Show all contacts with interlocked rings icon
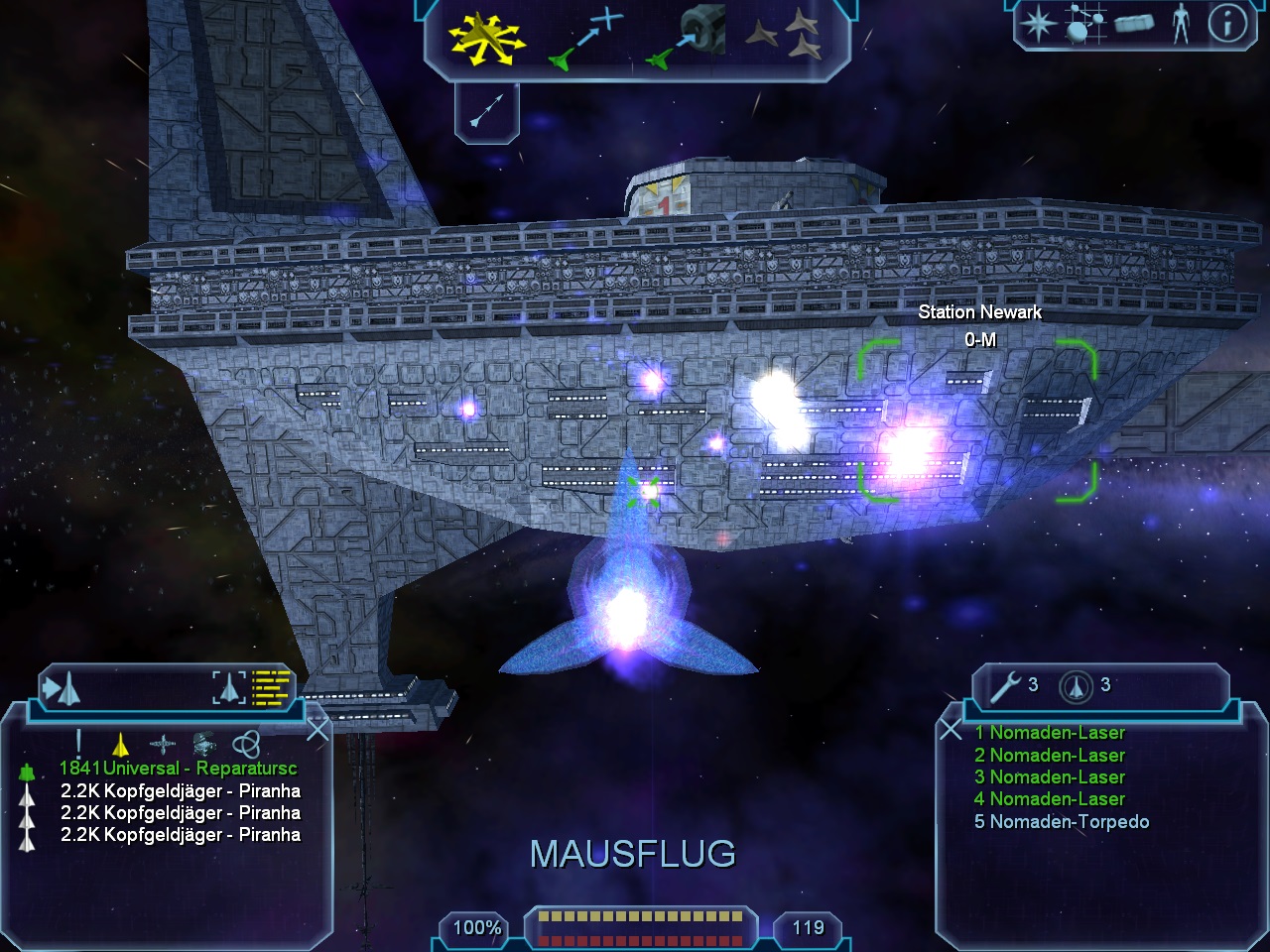The image size is (1270, 952). 246,744
